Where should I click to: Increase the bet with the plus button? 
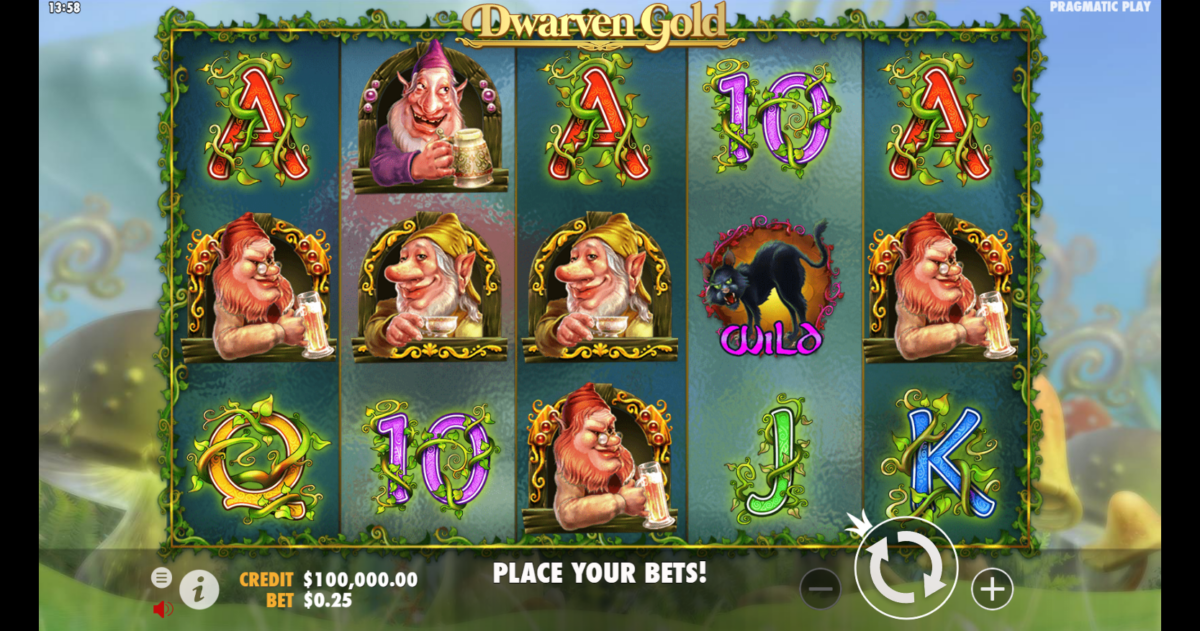point(992,590)
